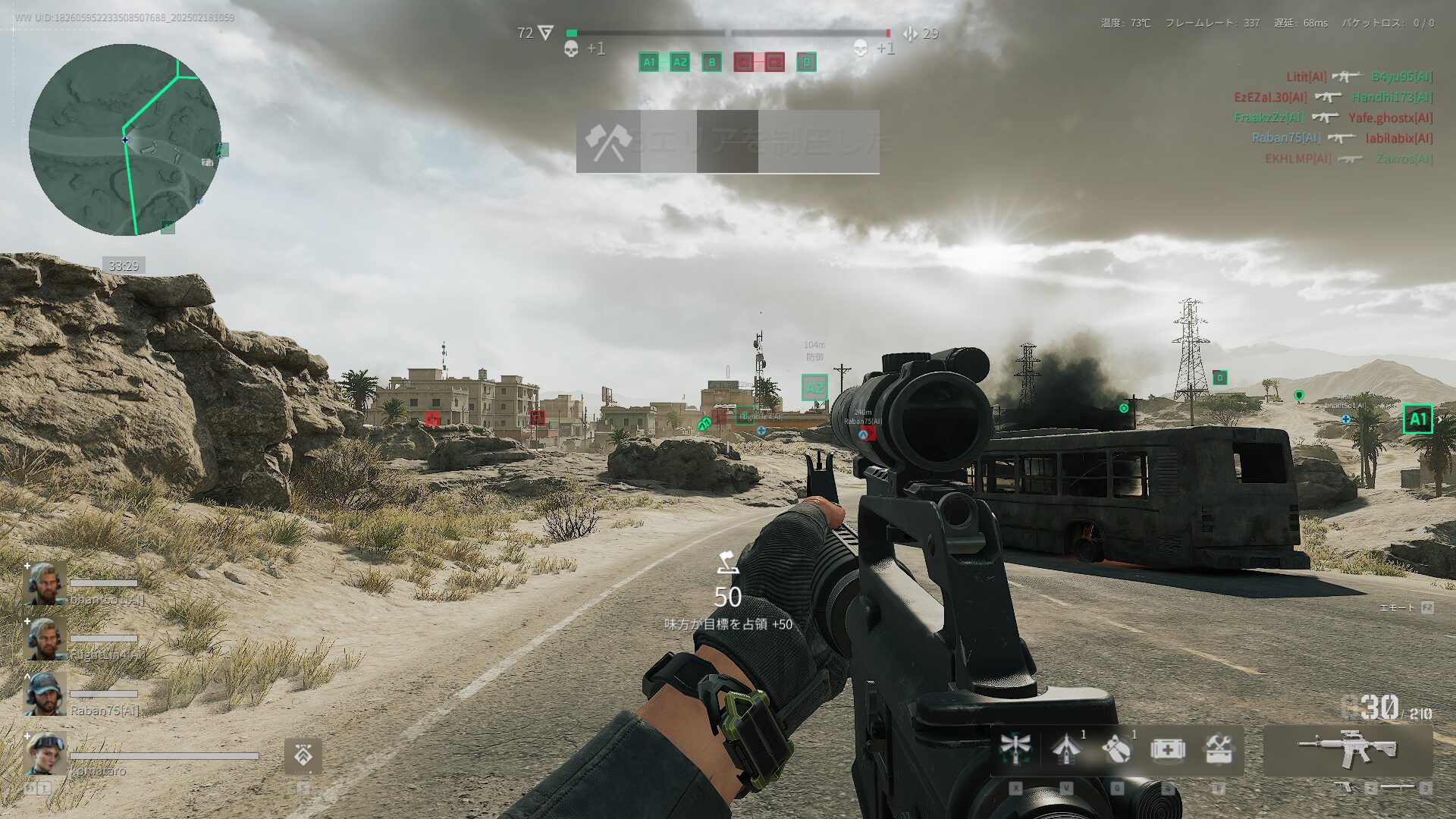Screen dimensions: 1456x819
Task: Select the blonde goggles player portrait
Action: [x=45, y=753]
